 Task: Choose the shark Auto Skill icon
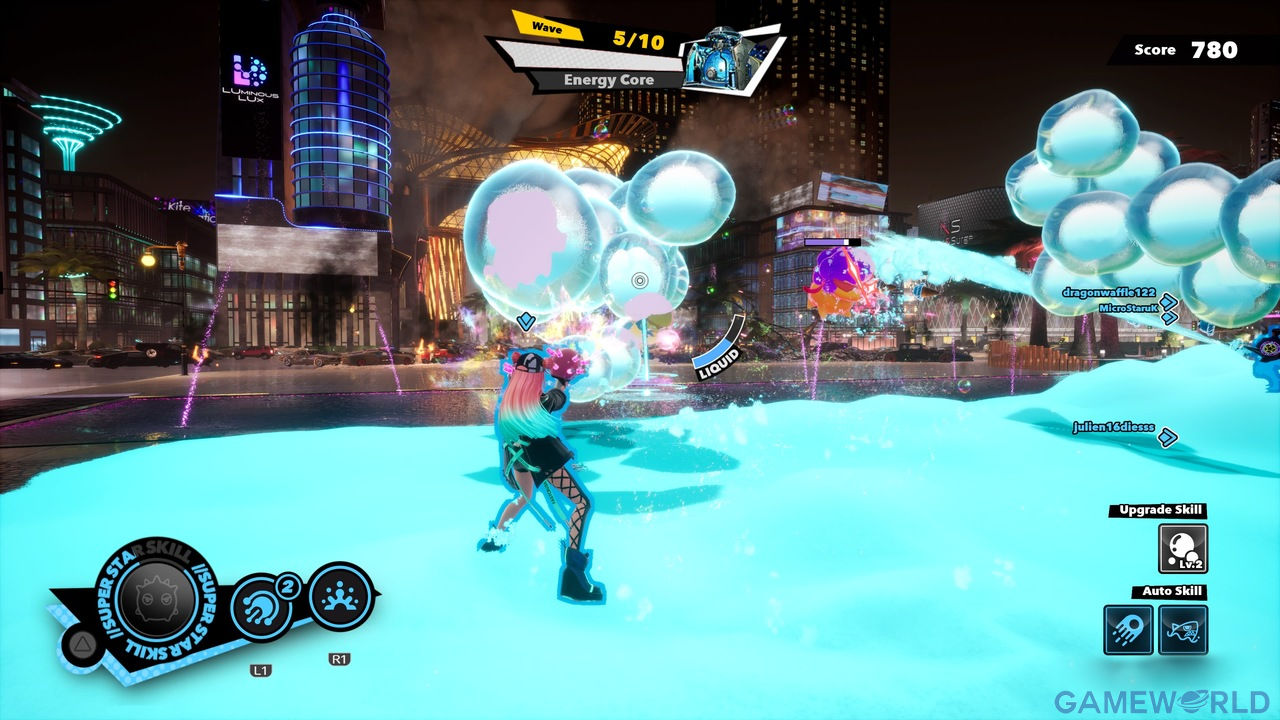pyautogui.click(x=1182, y=630)
